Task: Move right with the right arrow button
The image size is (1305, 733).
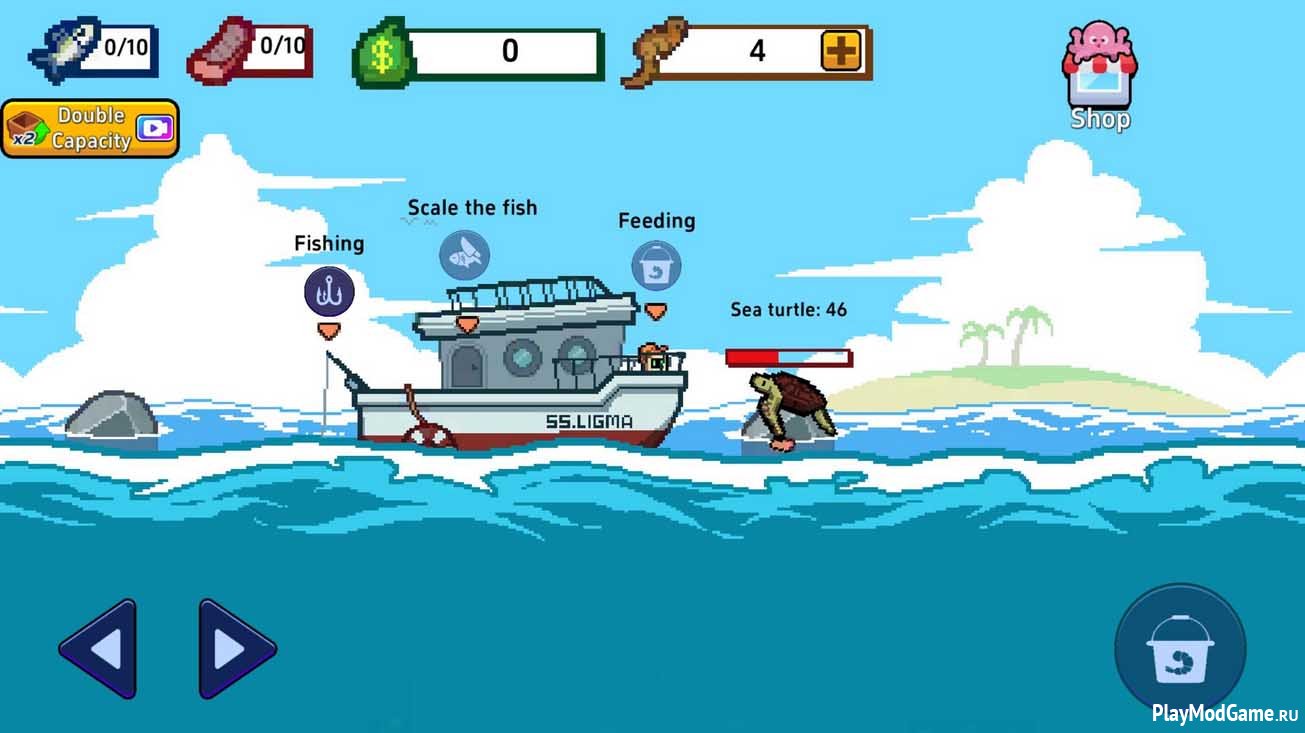Action: coord(236,649)
